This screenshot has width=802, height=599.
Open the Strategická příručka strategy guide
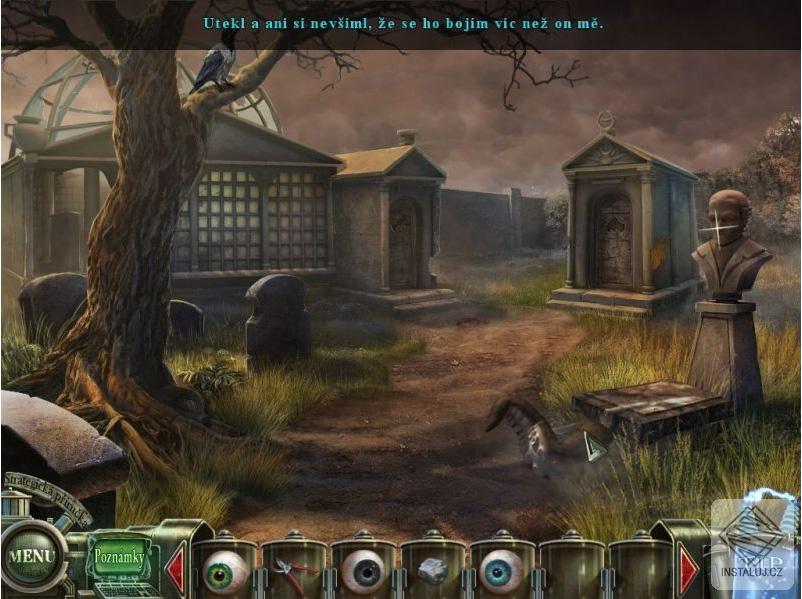[x=45, y=497]
